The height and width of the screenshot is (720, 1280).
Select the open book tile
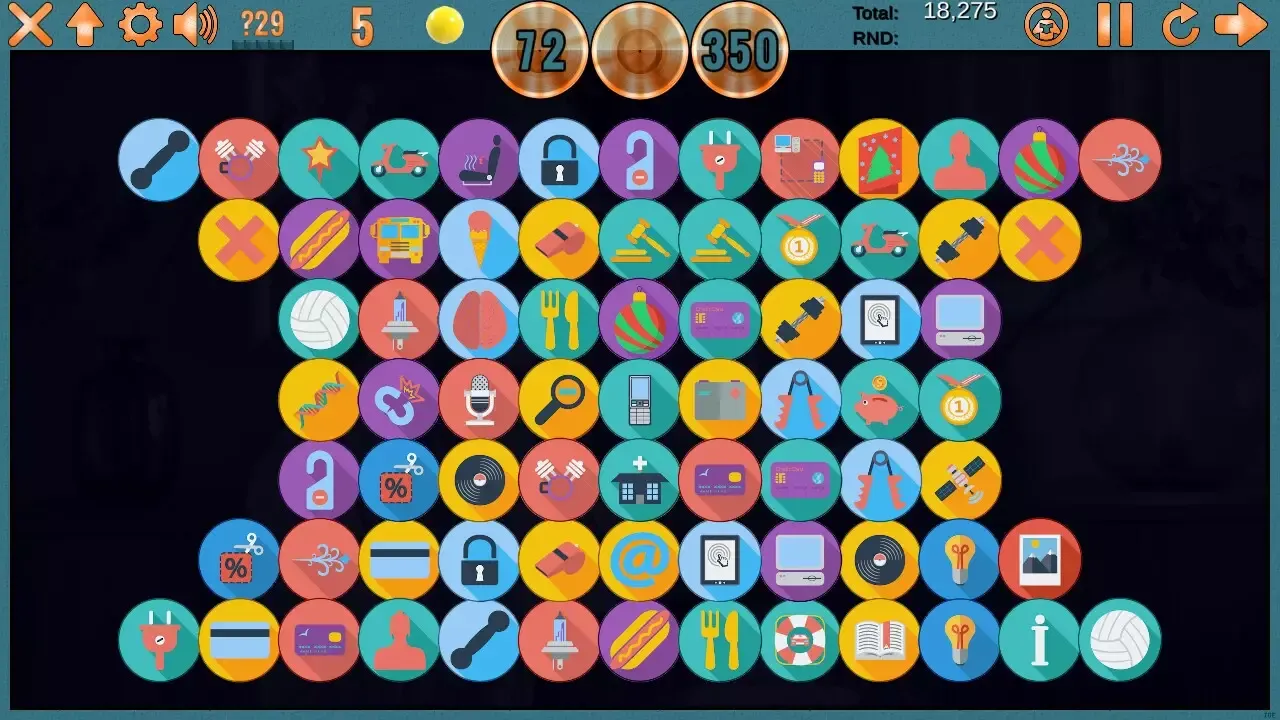click(880, 640)
